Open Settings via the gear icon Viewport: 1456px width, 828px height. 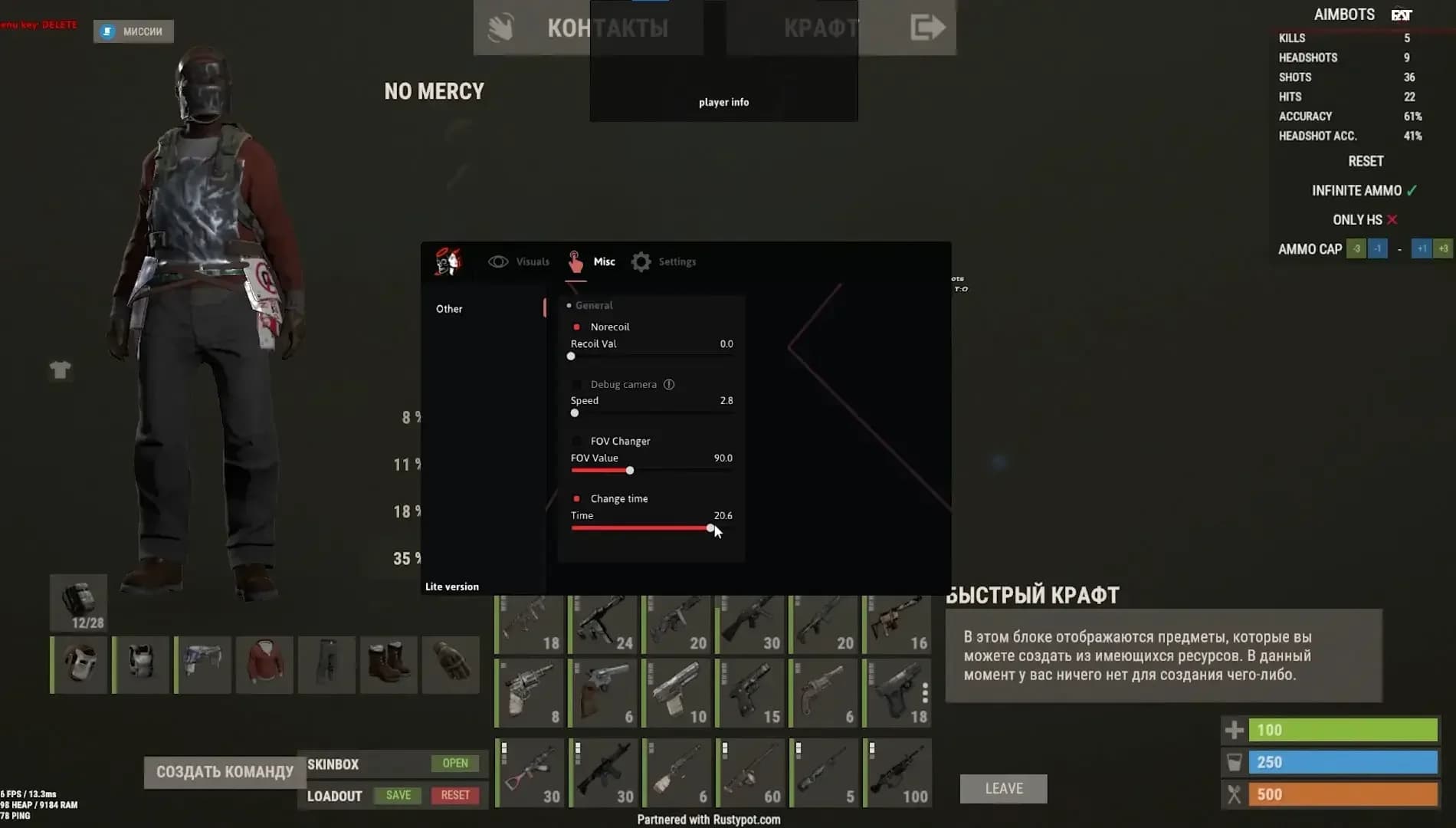[x=642, y=261]
